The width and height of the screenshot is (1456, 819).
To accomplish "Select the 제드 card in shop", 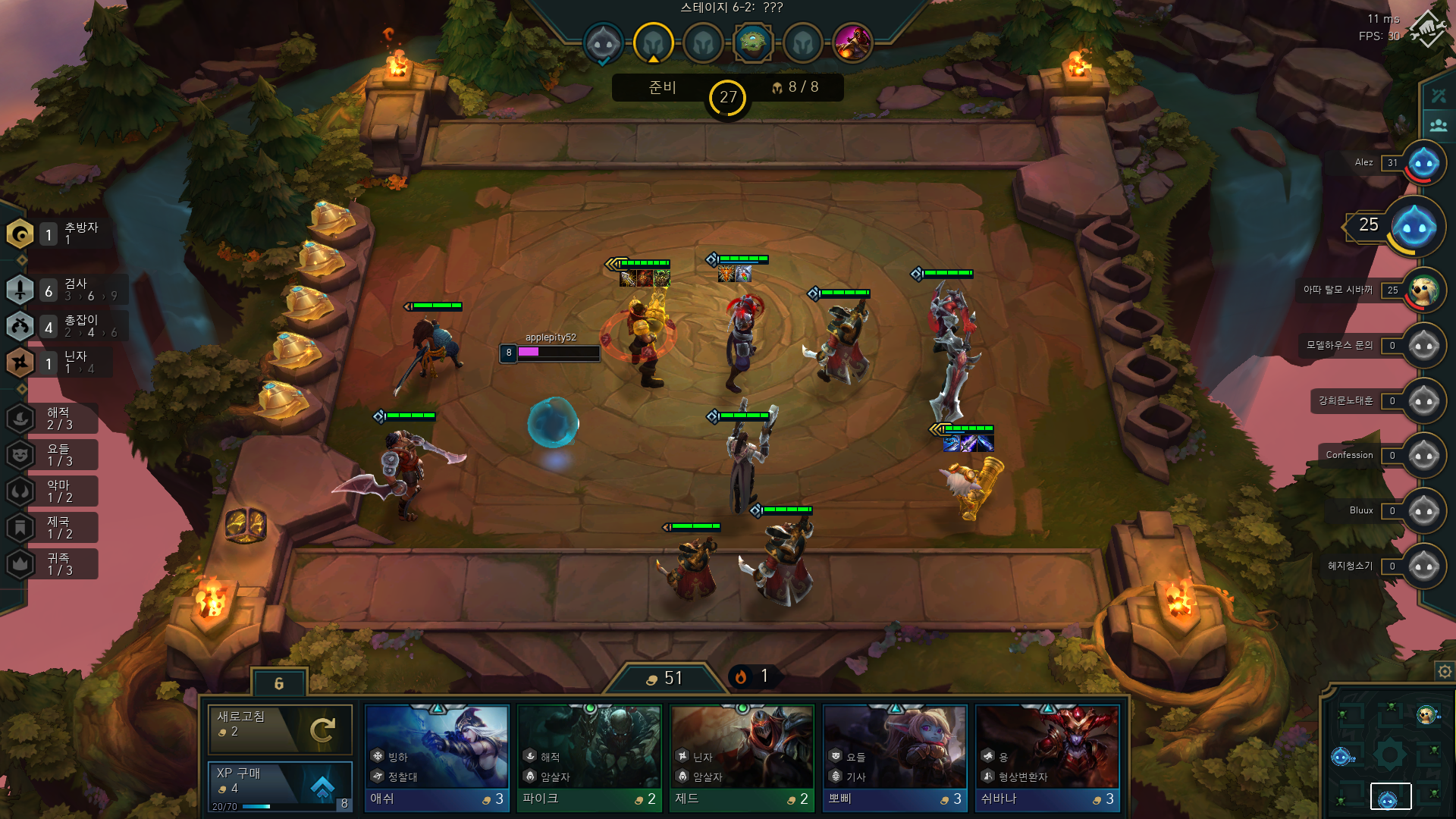I will pos(742,758).
